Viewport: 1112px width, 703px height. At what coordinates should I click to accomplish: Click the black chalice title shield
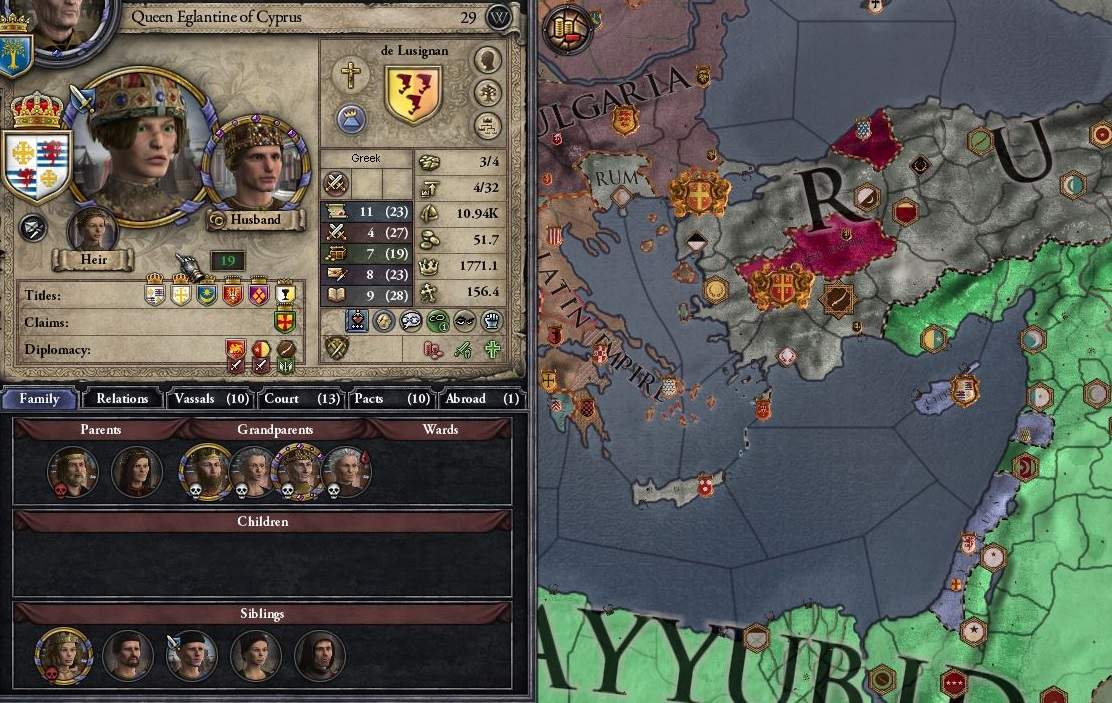285,295
